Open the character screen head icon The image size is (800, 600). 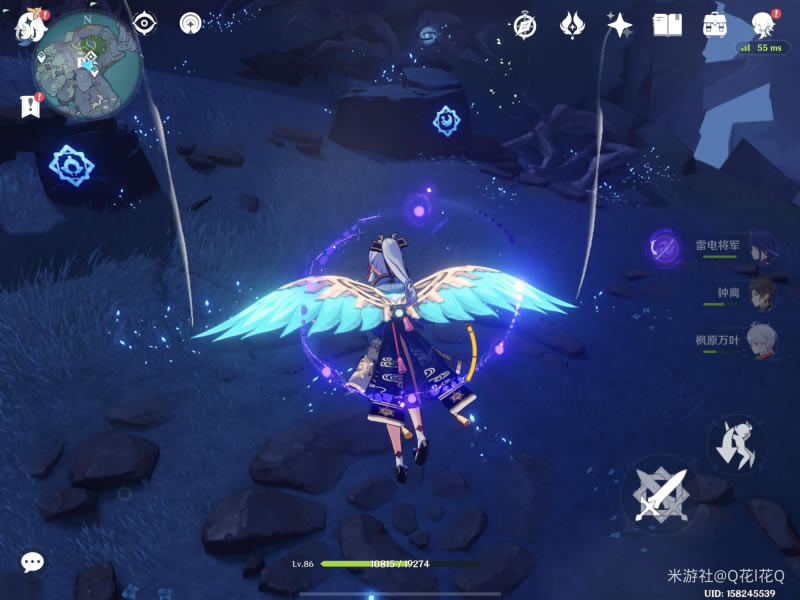764,25
